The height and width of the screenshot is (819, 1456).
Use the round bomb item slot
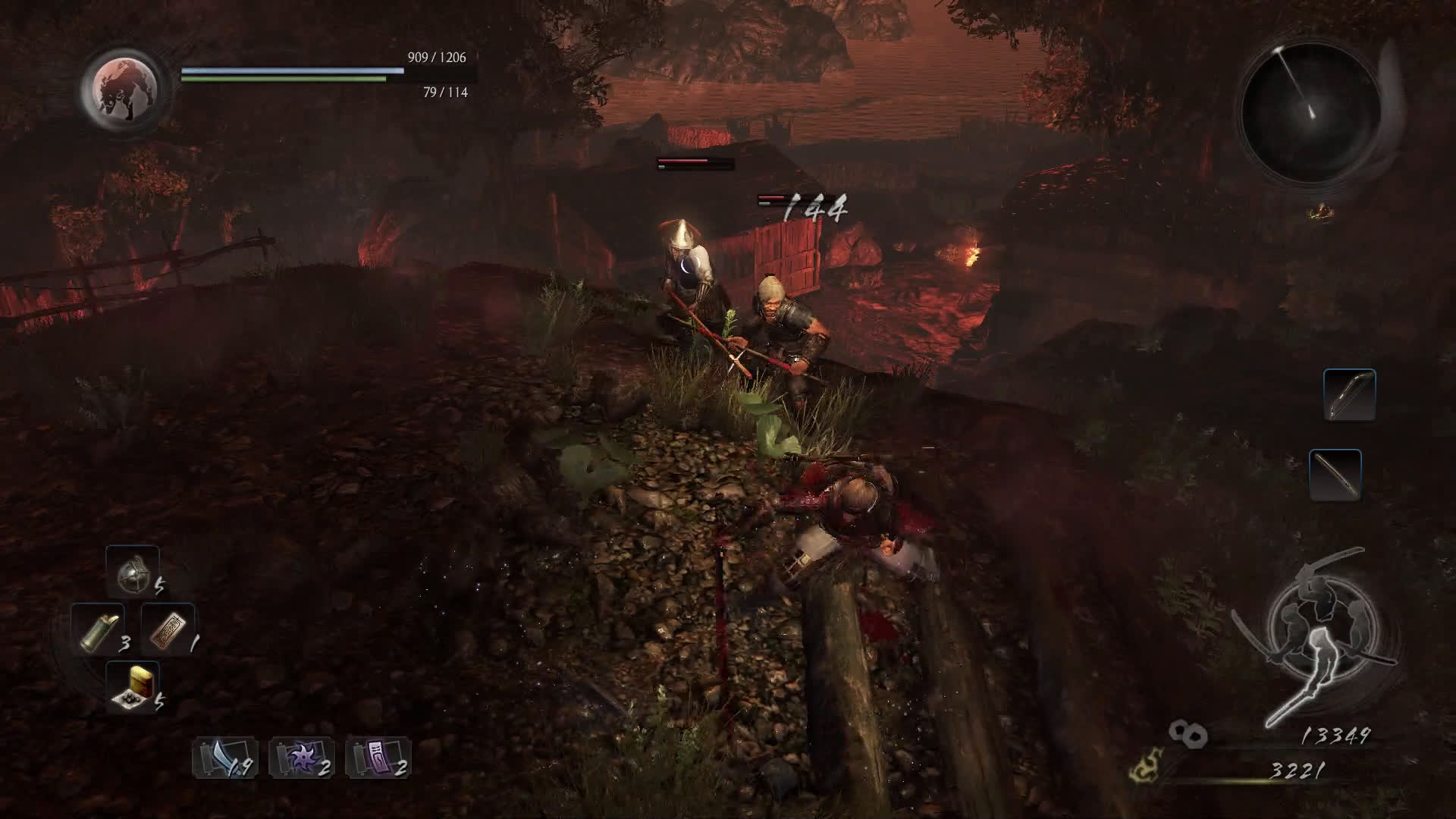(x=133, y=572)
